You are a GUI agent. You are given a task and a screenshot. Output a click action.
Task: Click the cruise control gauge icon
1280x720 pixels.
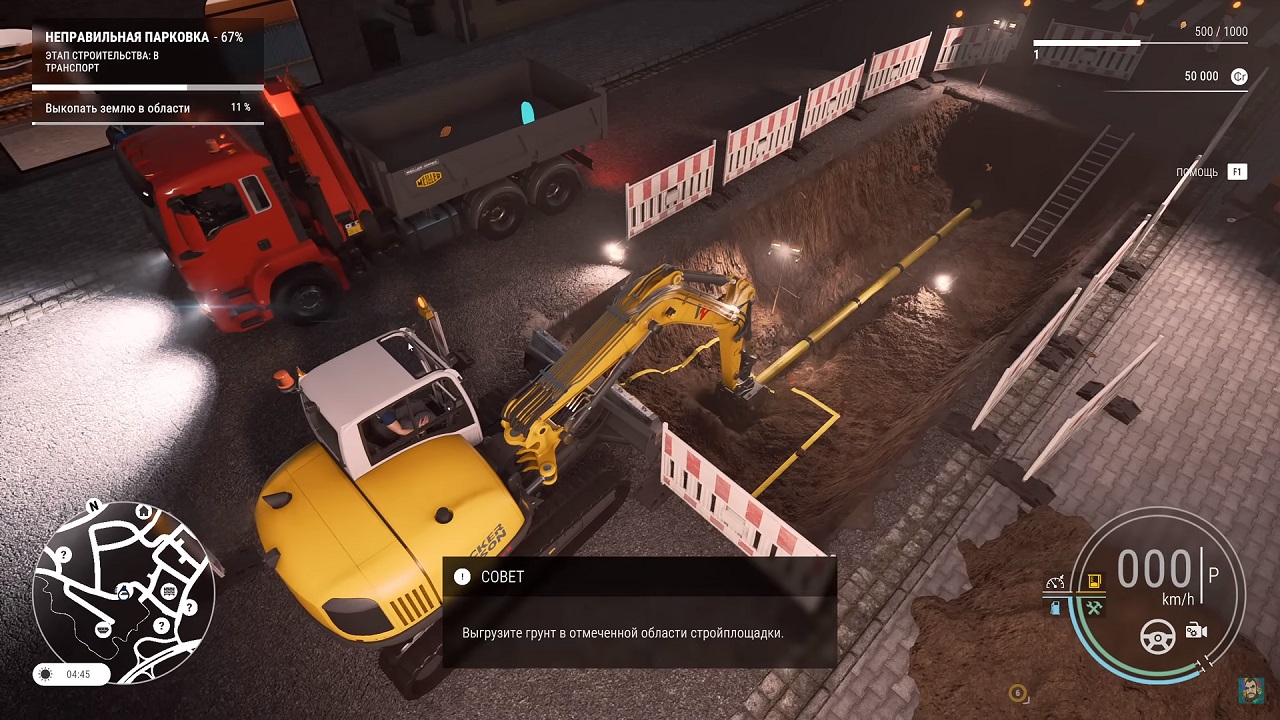[x=1055, y=582]
